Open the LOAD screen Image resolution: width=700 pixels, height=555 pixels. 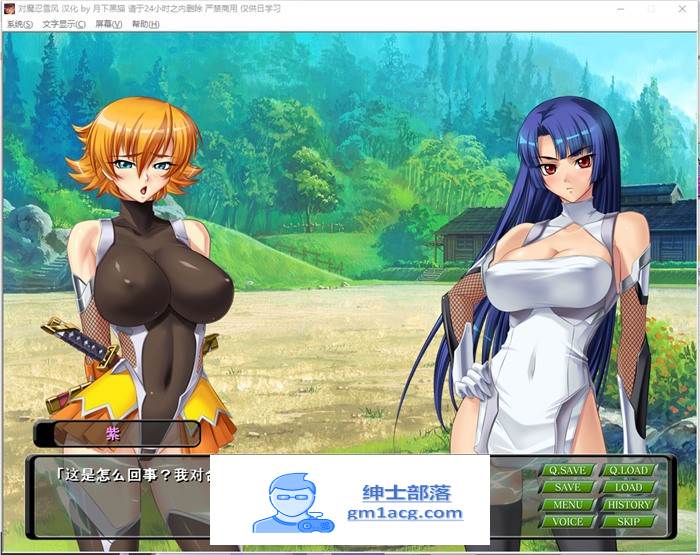[x=628, y=487]
